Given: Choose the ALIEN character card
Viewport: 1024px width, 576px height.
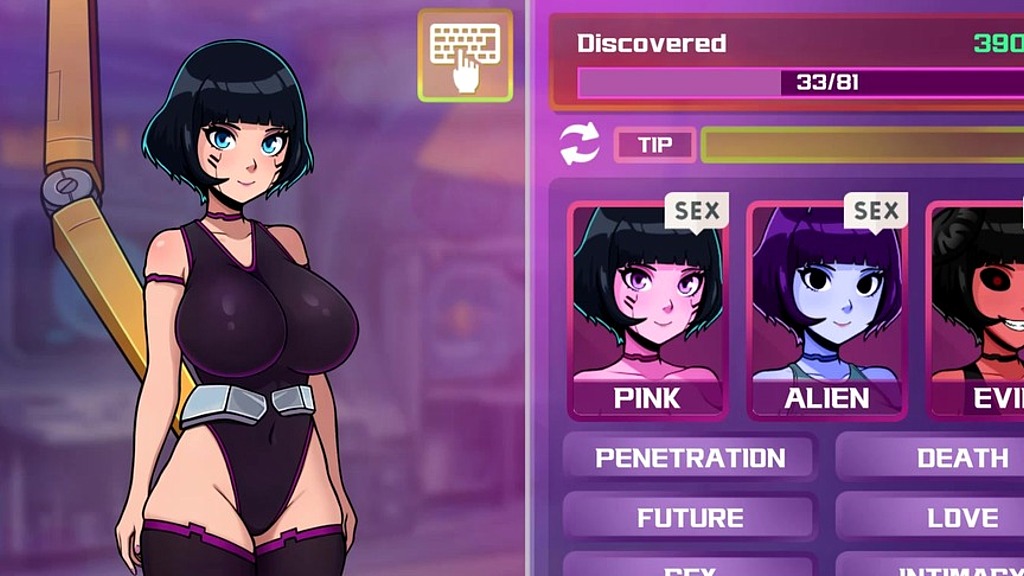Looking at the screenshot, I should [x=826, y=310].
